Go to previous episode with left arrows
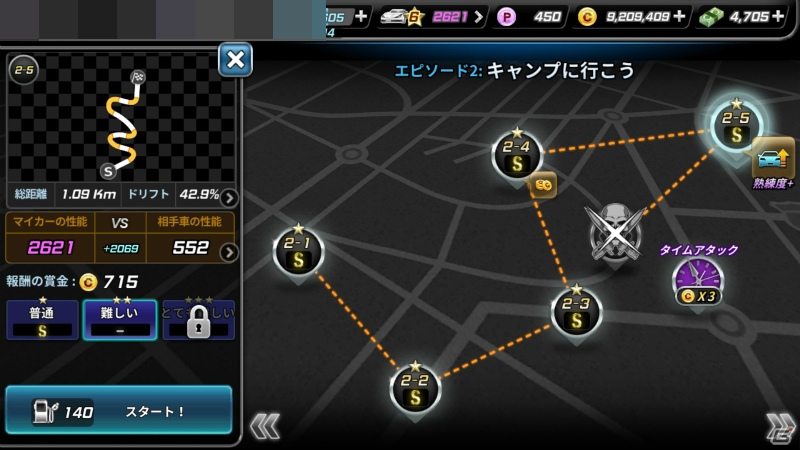This screenshot has width=800, height=450. 264,426
